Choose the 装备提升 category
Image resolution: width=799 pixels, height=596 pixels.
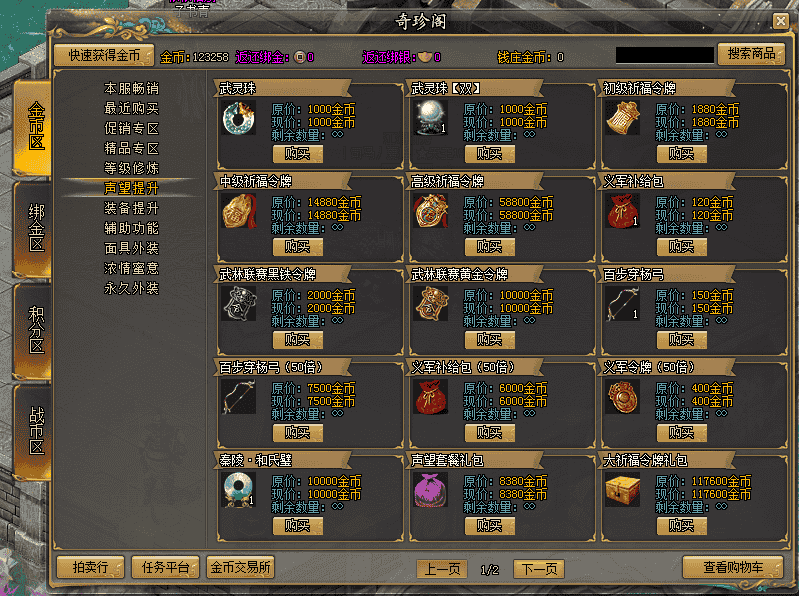[131, 208]
